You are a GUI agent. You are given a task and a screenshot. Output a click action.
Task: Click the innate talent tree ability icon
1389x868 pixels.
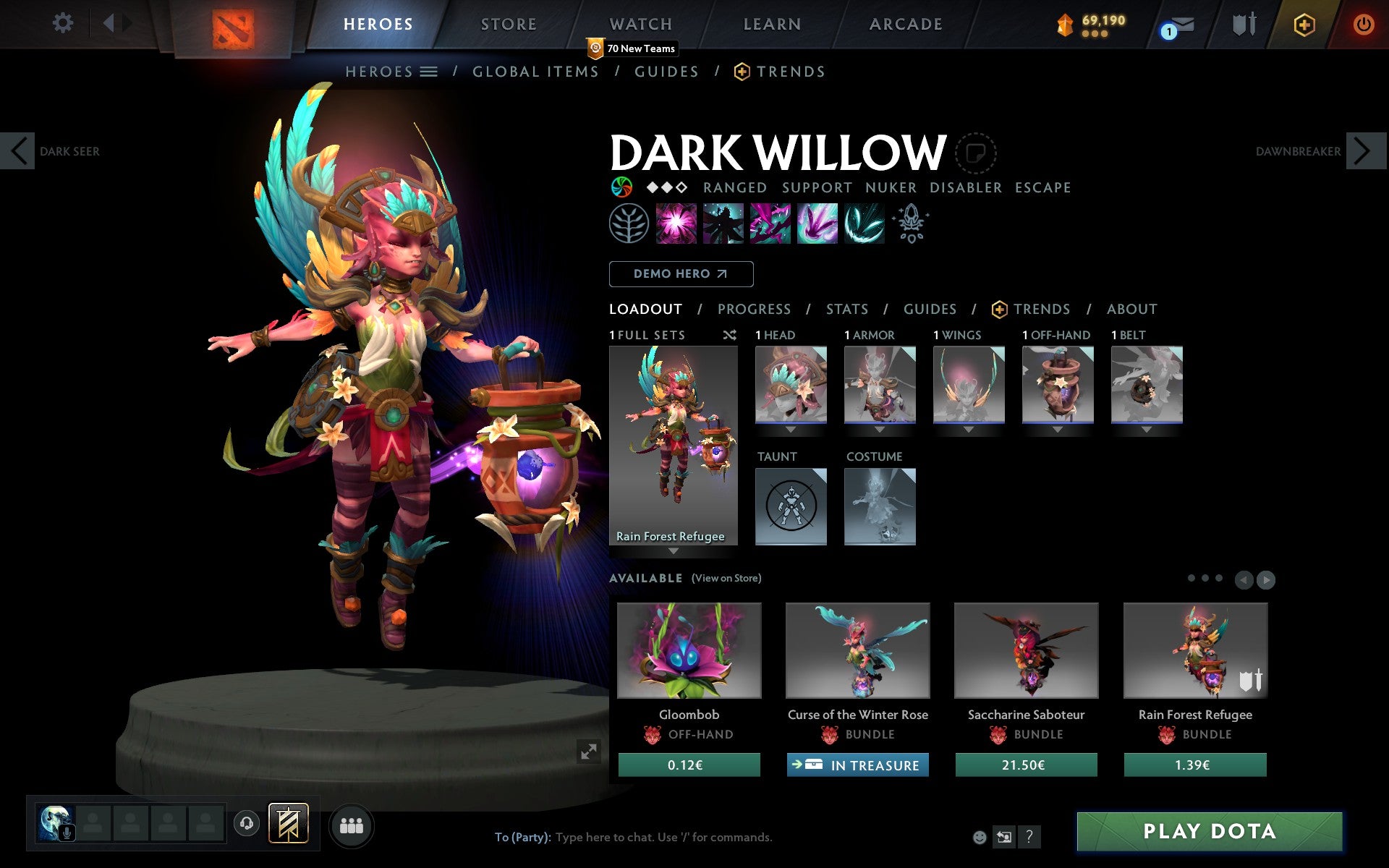point(629,223)
